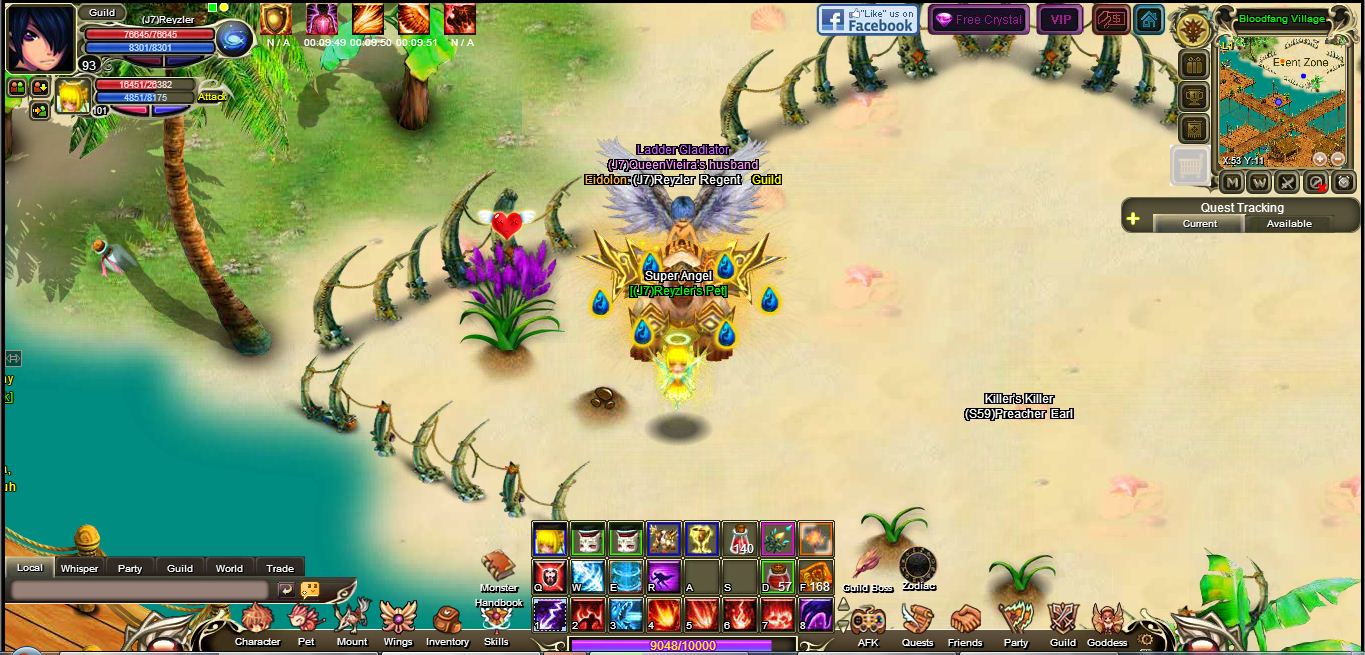Viewport: 1365px width, 655px height.
Task: Switch to the World chat tab
Action: (x=229, y=568)
